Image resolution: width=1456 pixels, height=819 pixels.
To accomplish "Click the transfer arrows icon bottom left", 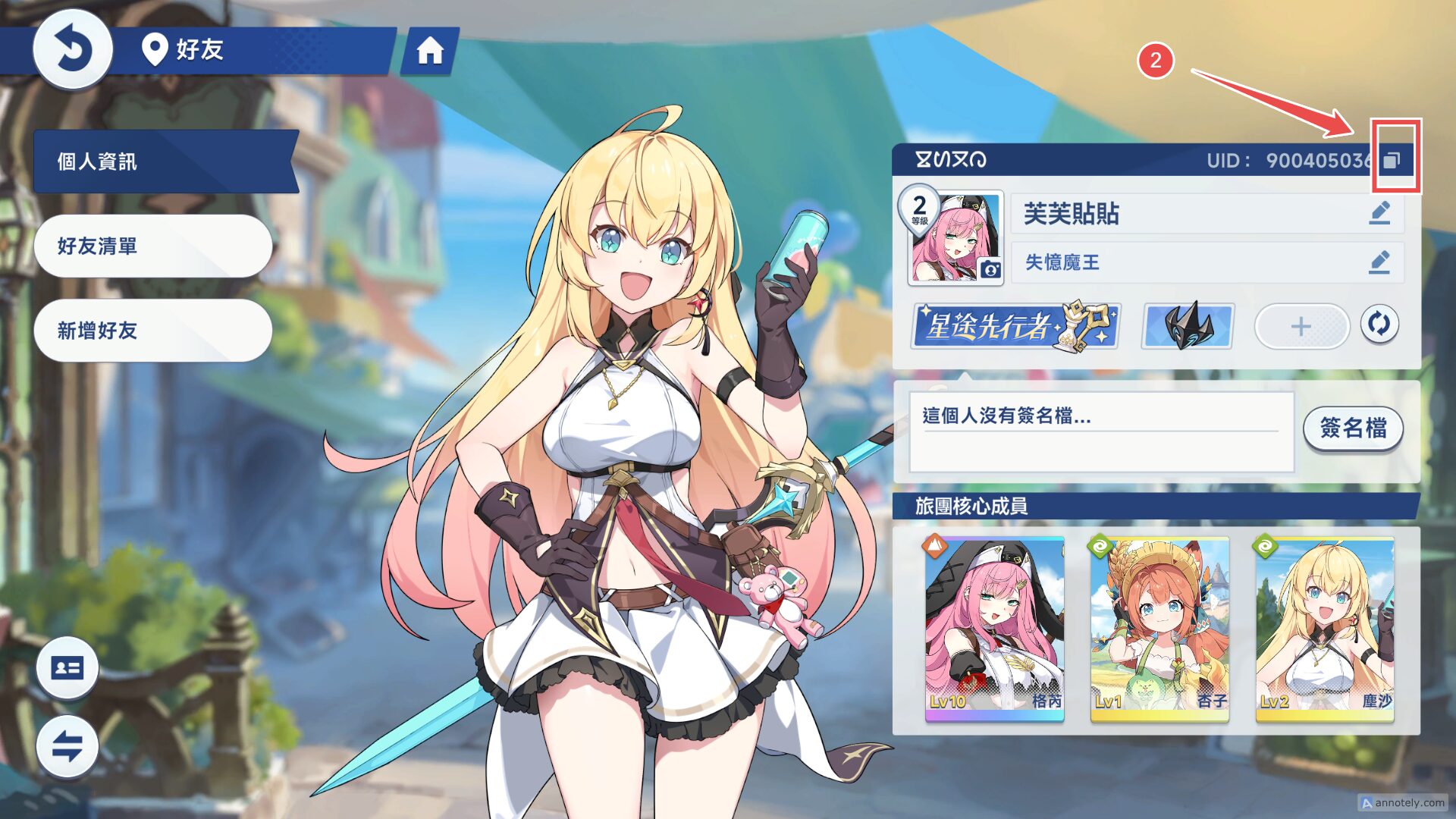I will pyautogui.click(x=67, y=747).
